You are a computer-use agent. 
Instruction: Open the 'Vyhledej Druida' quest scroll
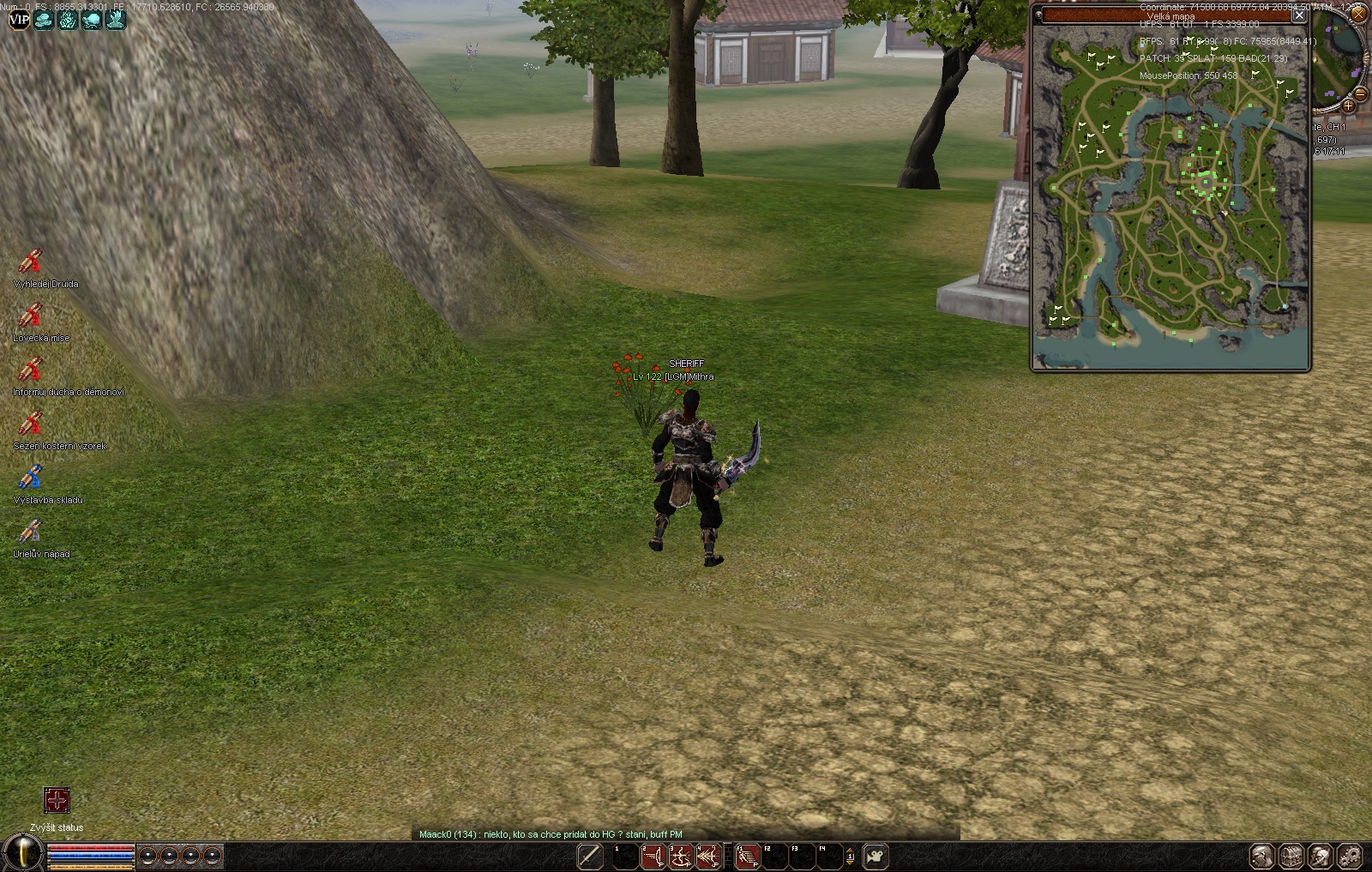coord(31,262)
